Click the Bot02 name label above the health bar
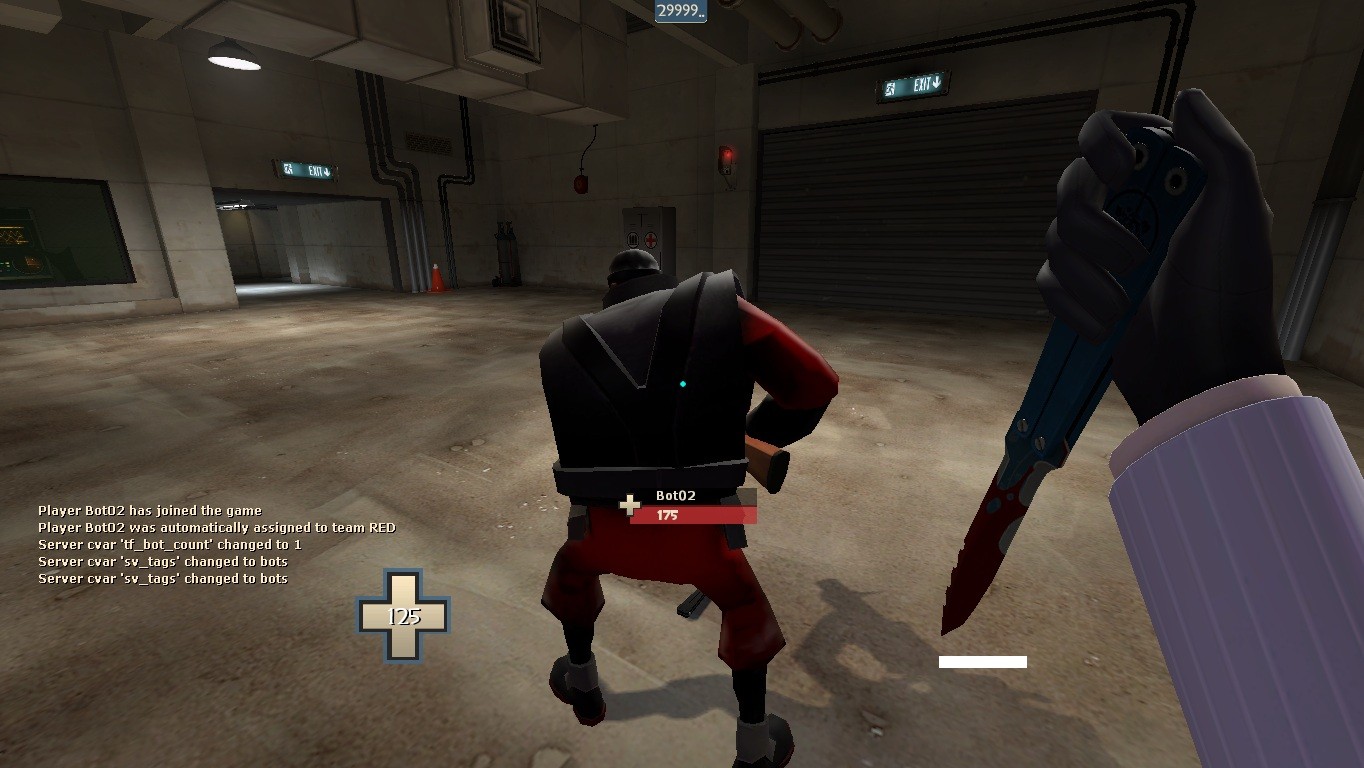The width and height of the screenshot is (1364, 768). pyautogui.click(x=673, y=493)
